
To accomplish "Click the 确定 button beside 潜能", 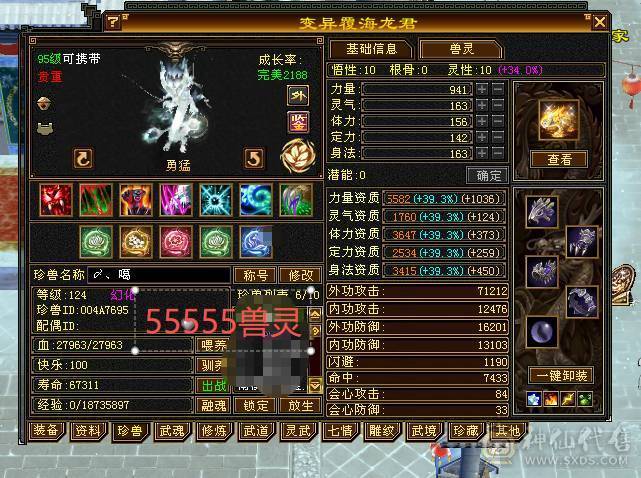I will [486, 175].
